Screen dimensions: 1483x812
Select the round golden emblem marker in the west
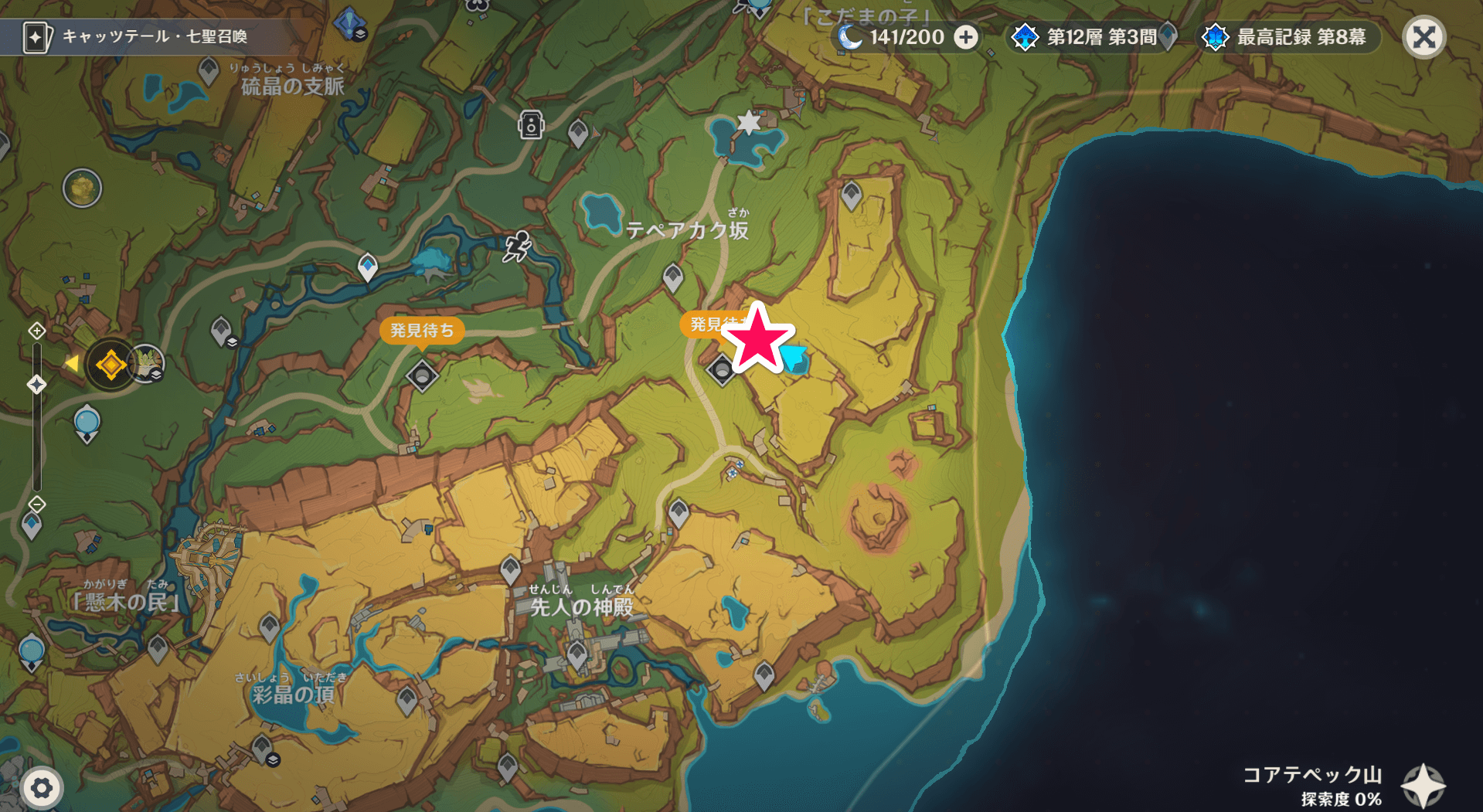[x=83, y=188]
